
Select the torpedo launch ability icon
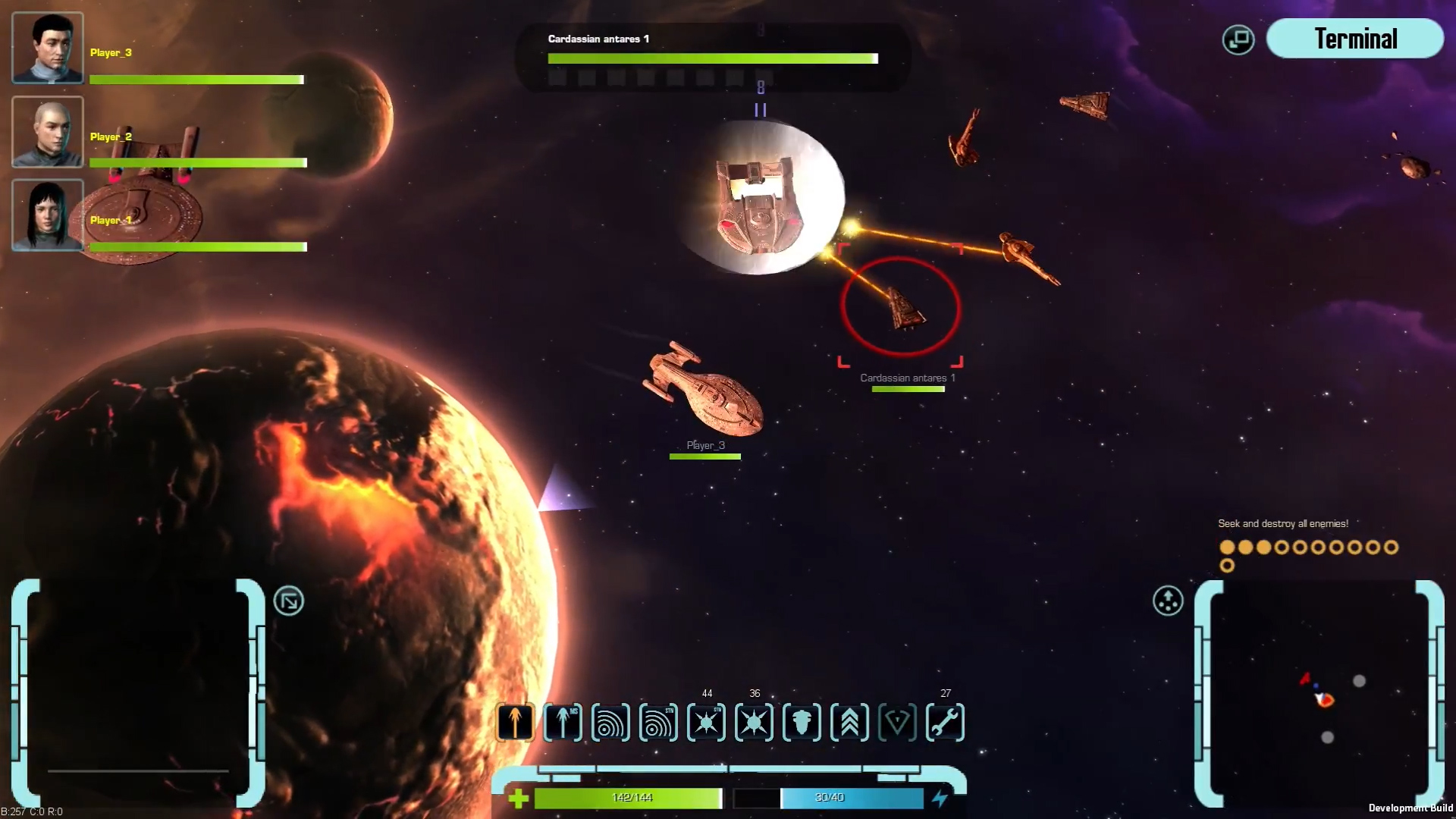(516, 723)
